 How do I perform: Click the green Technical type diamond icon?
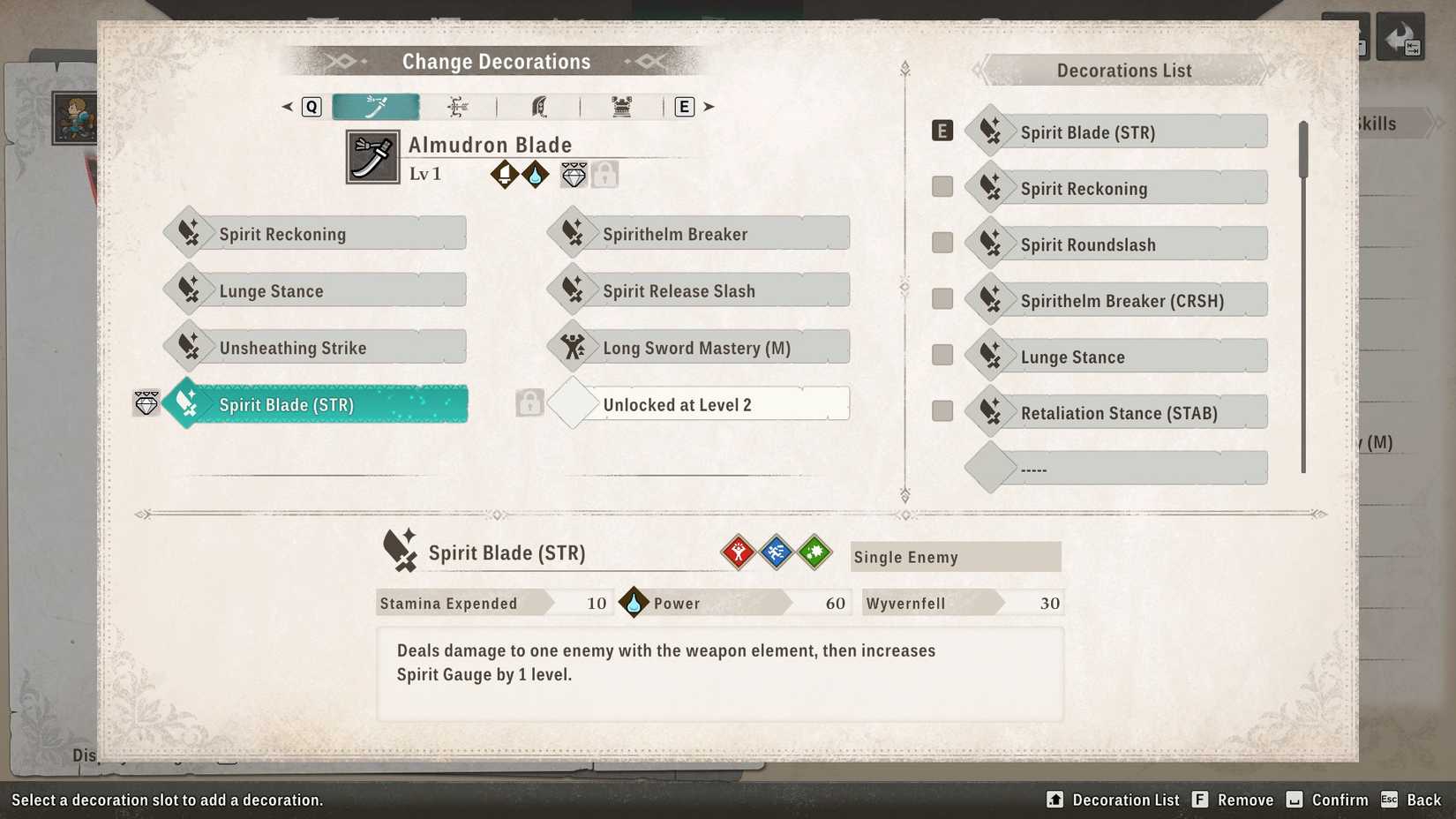[814, 552]
